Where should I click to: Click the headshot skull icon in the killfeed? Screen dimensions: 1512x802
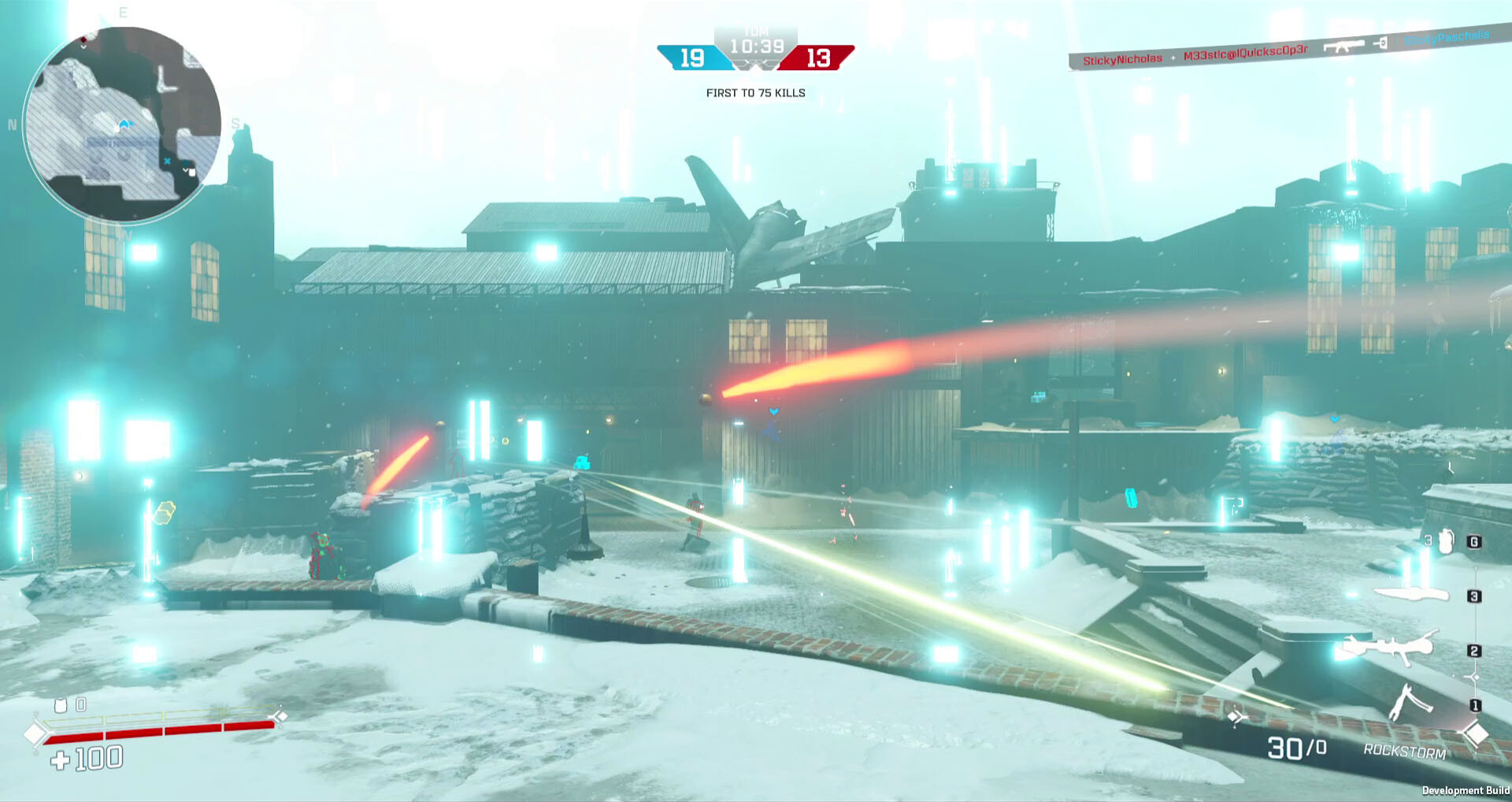(x=1381, y=44)
